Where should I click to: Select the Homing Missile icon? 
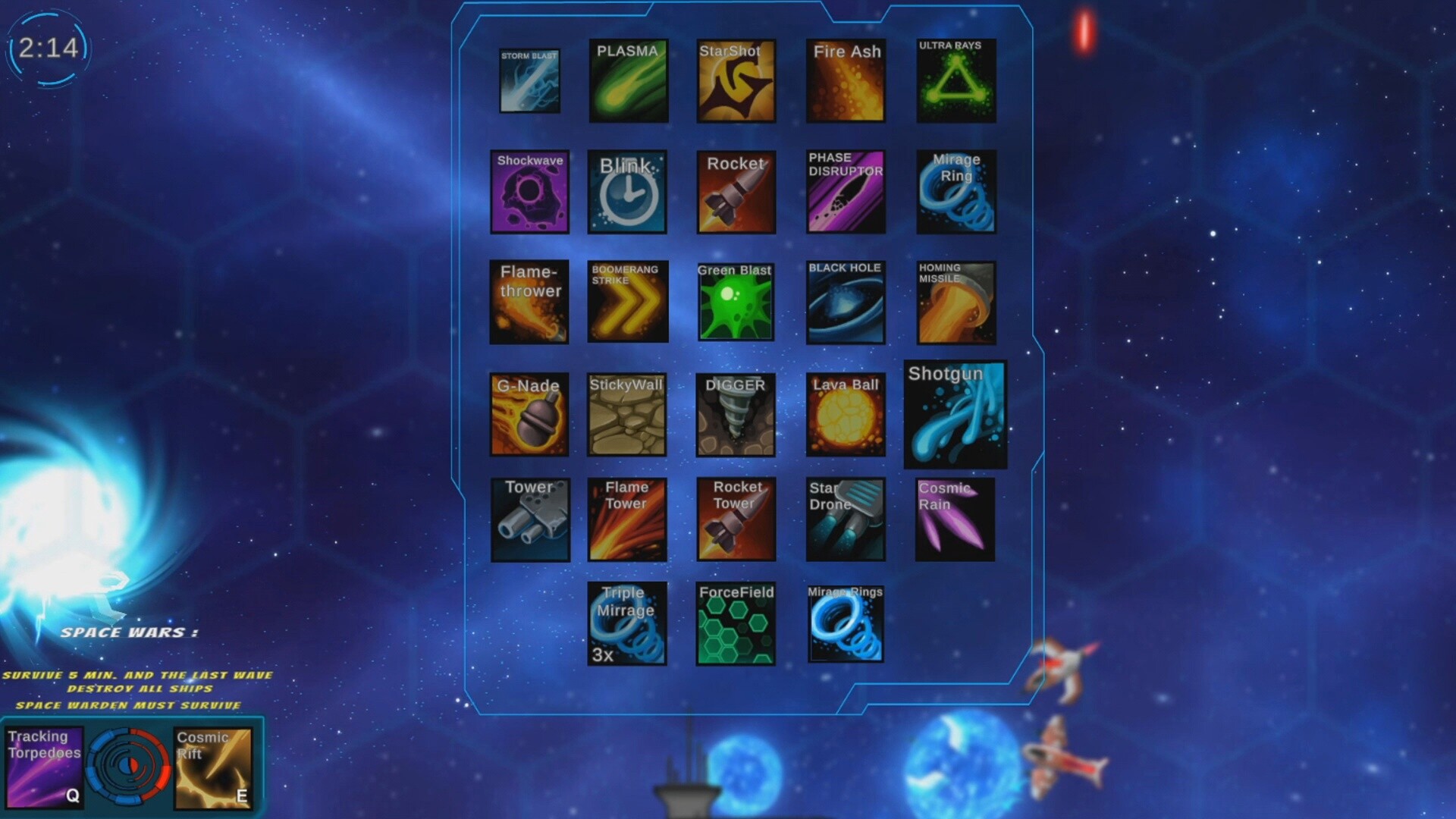954,300
